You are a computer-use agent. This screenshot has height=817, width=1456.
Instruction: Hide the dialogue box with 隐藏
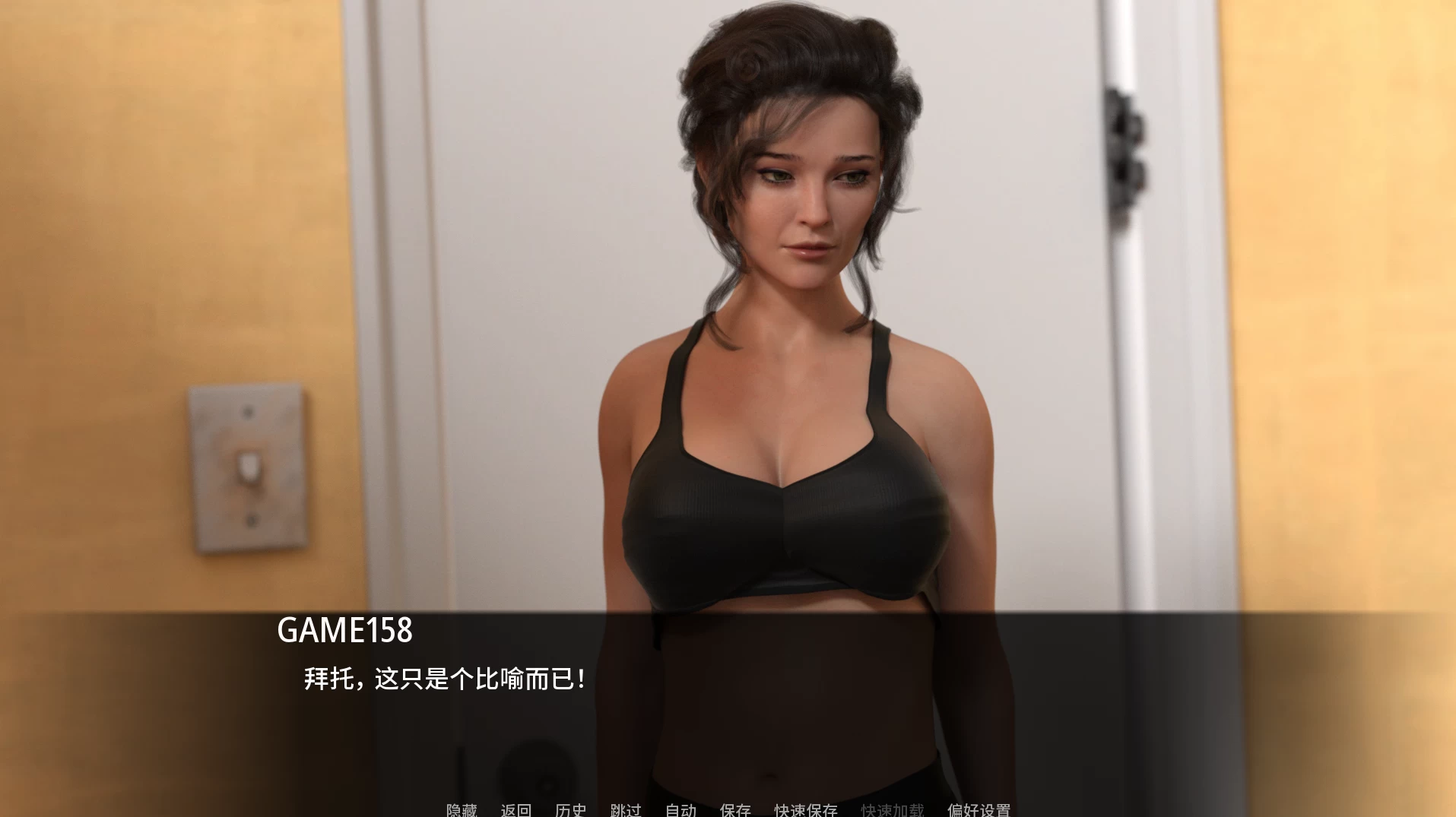462,810
